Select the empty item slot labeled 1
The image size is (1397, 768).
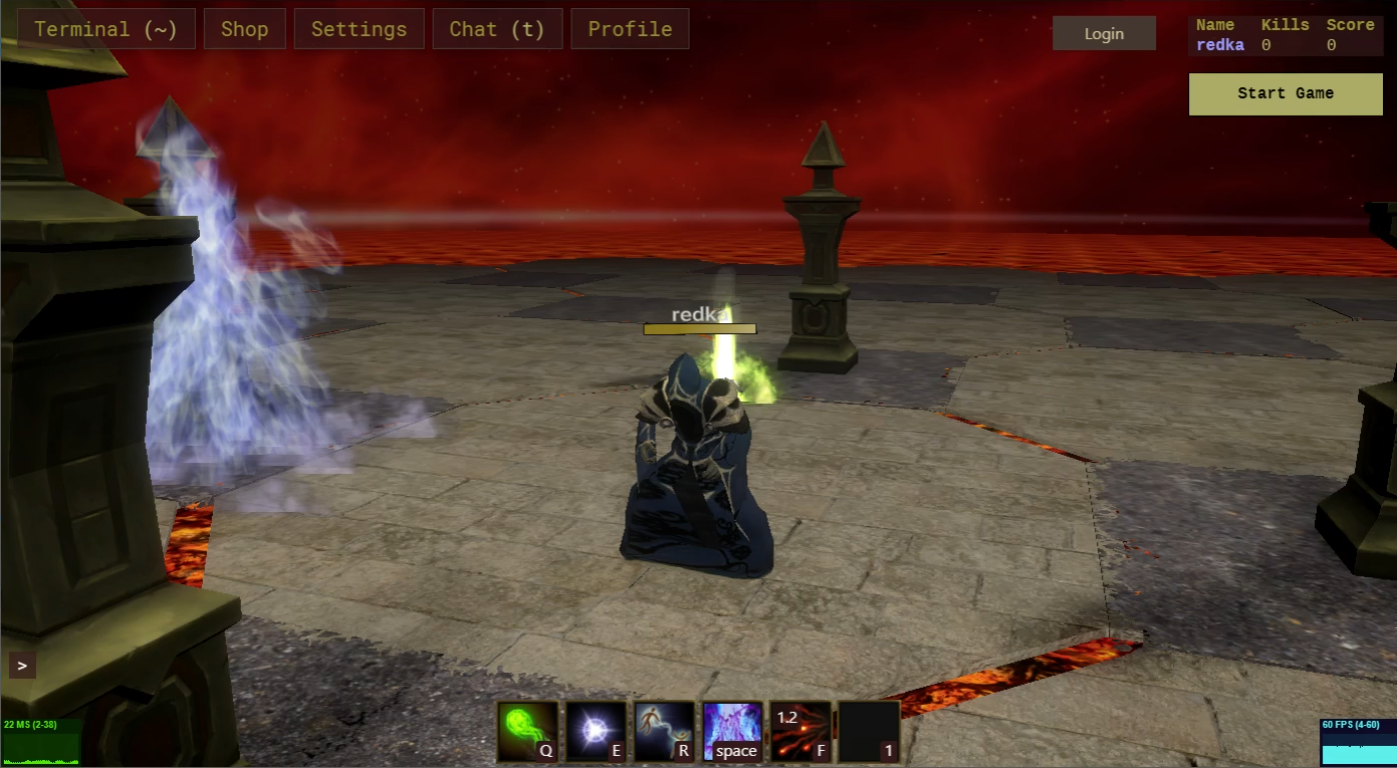pos(868,731)
